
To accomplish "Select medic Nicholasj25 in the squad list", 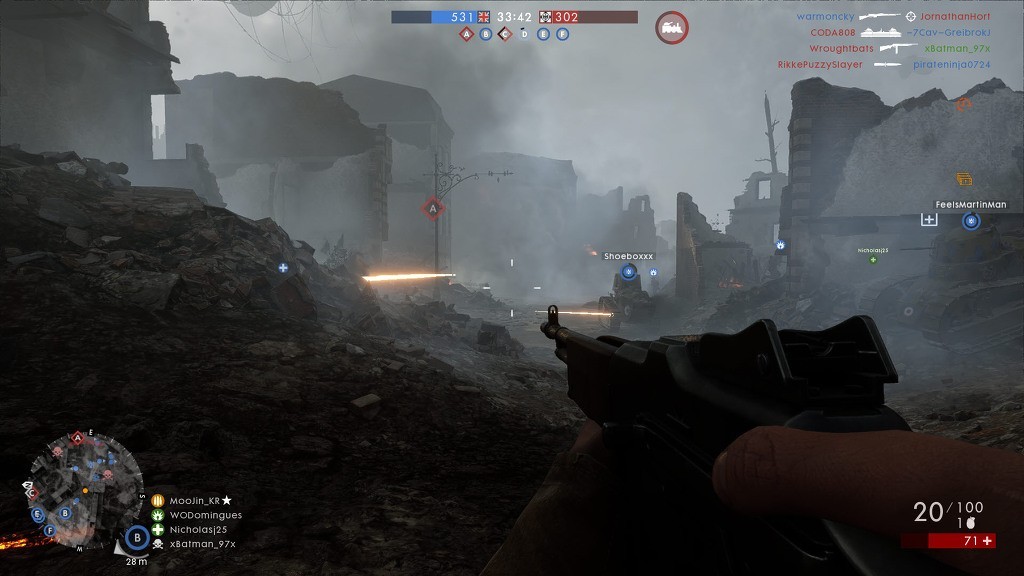I will point(198,529).
